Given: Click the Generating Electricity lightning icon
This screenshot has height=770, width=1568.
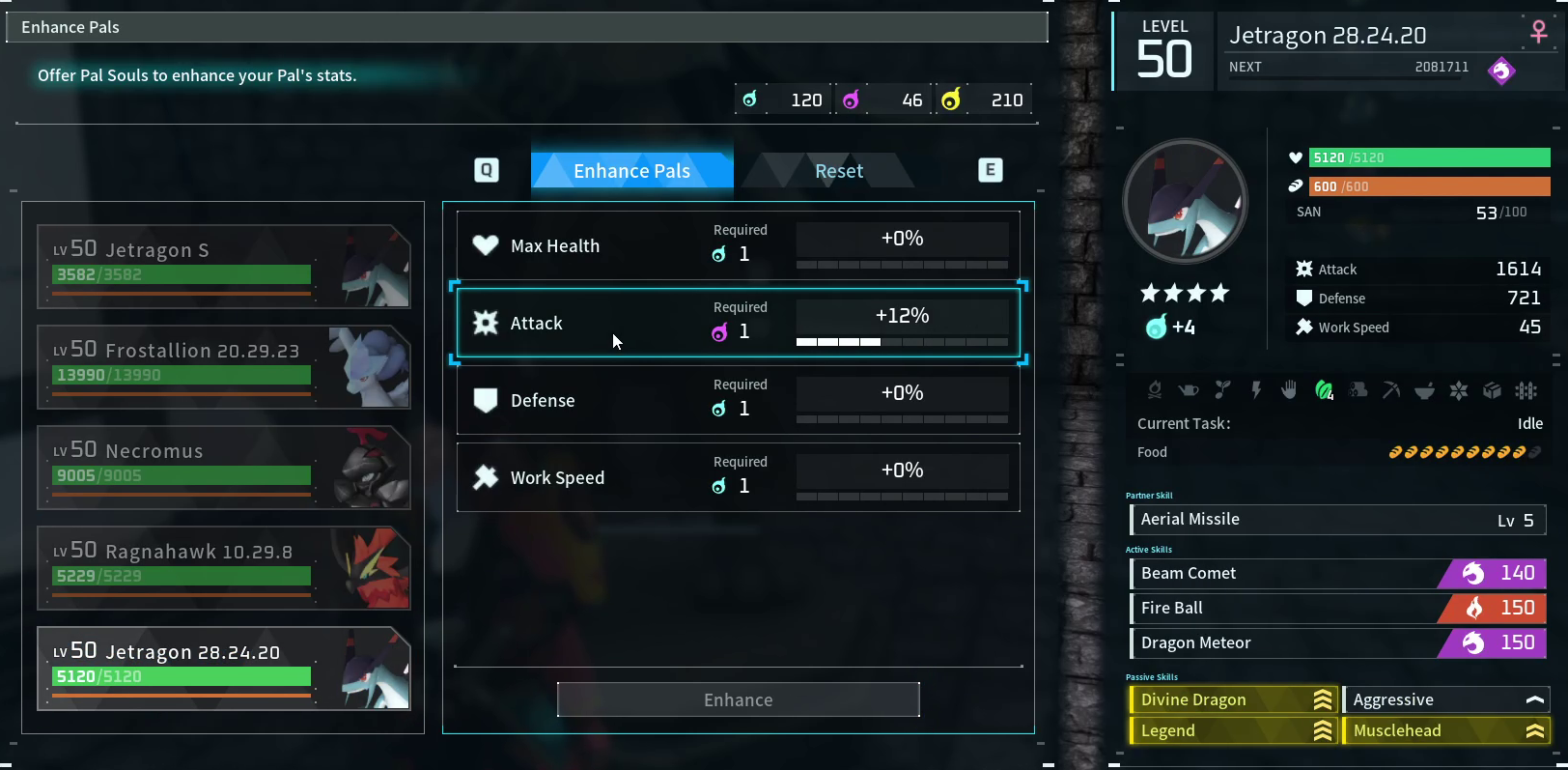Looking at the screenshot, I should tap(1256, 390).
